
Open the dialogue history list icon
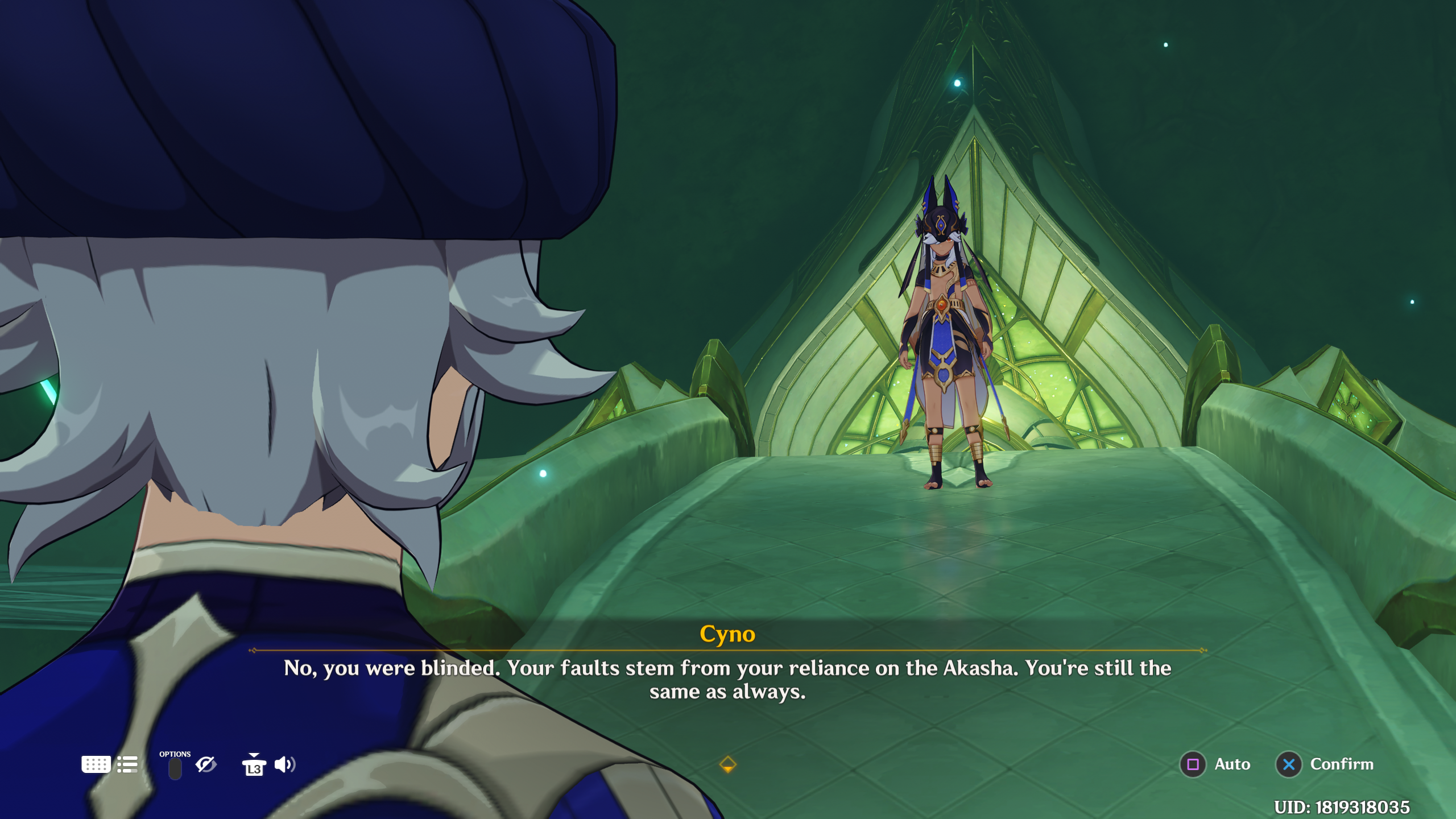(x=127, y=764)
